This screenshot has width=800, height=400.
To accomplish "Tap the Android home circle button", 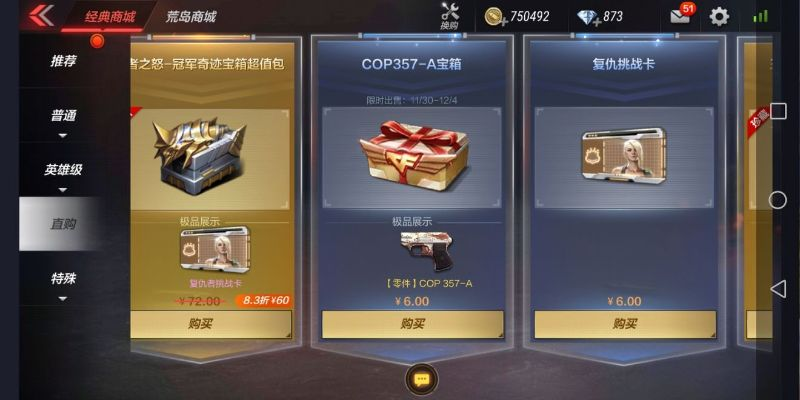I will (x=778, y=200).
